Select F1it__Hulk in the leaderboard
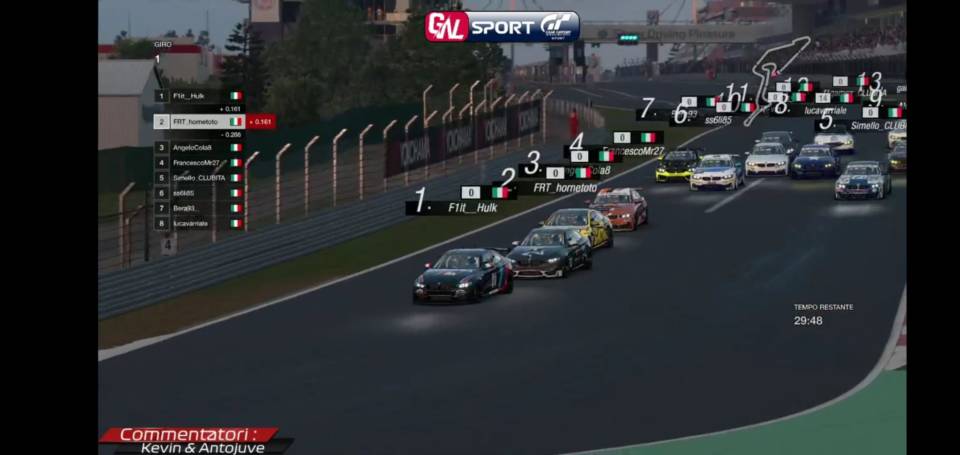Viewport: 960px width, 455px height. point(198,96)
